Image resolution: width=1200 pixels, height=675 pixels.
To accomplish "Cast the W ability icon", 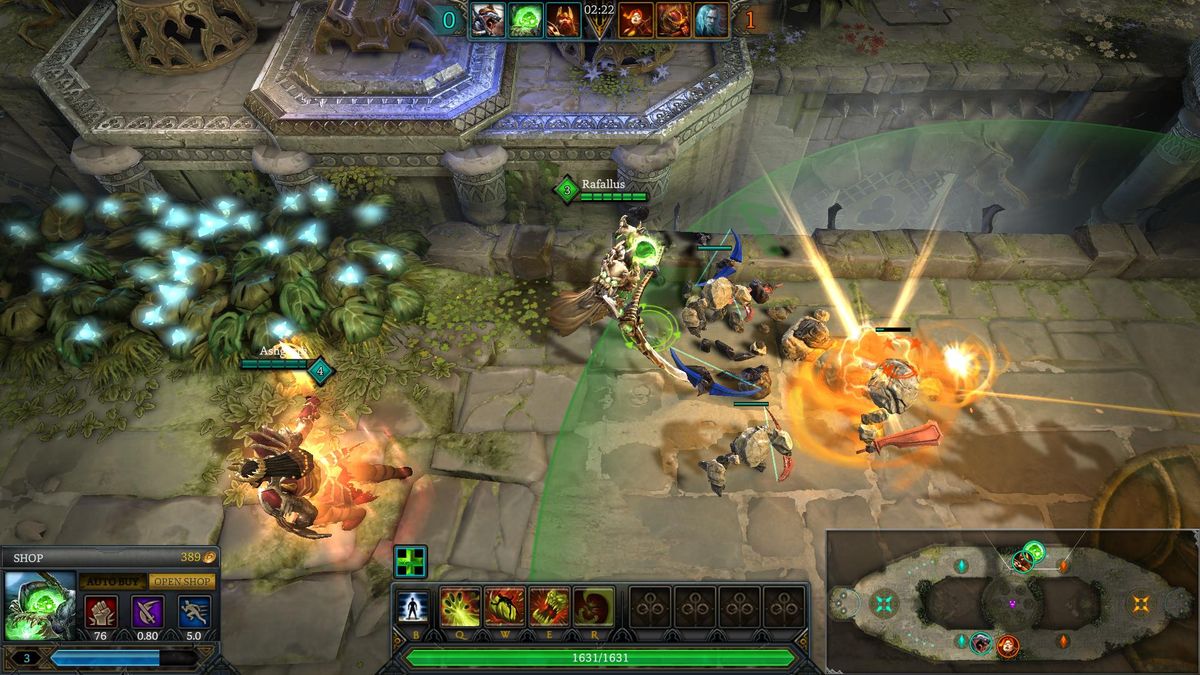I will (x=504, y=607).
